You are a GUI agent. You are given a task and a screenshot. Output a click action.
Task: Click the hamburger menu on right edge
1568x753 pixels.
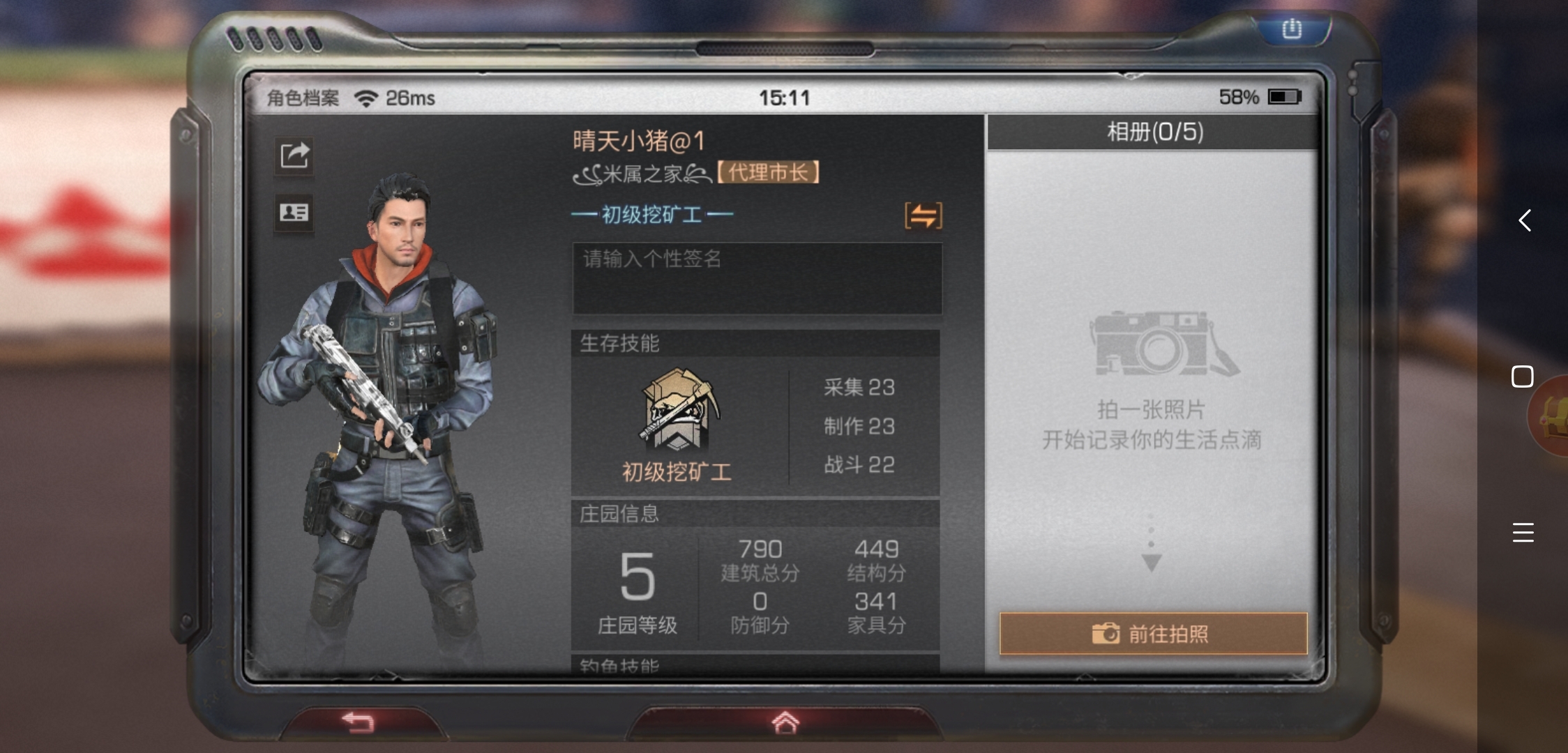click(1523, 533)
